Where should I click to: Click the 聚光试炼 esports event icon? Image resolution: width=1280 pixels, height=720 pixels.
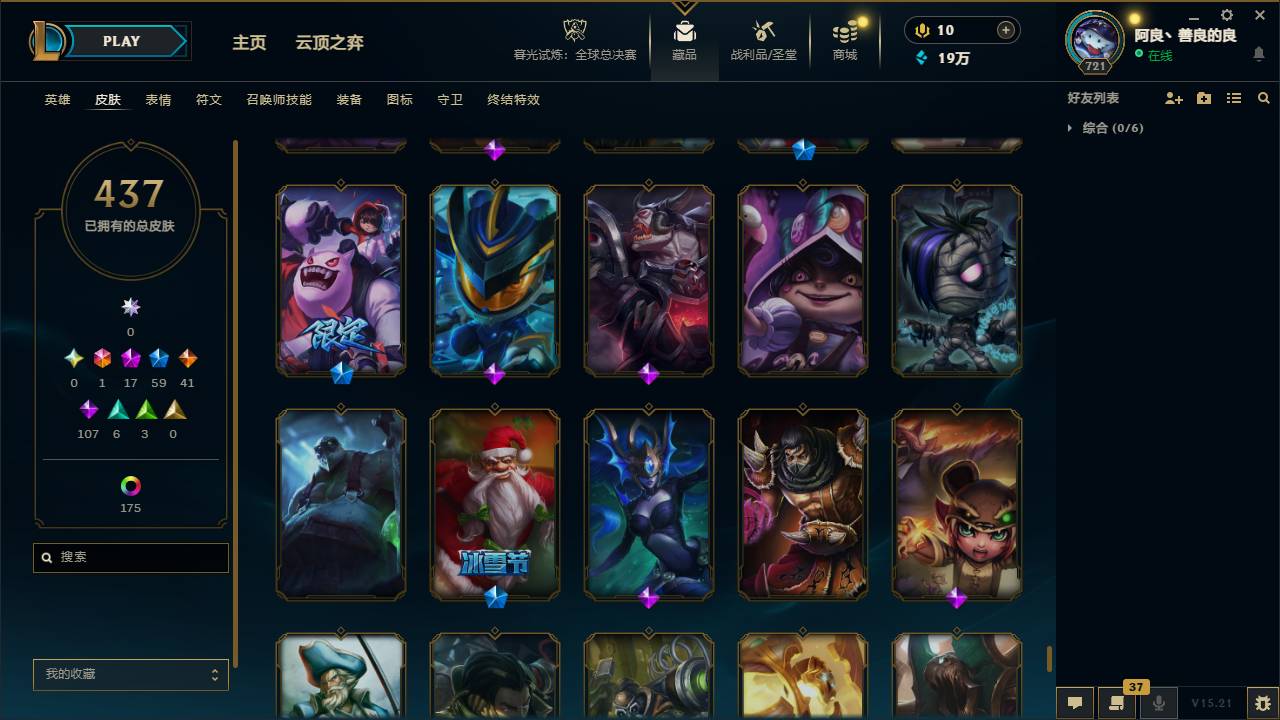coord(574,30)
